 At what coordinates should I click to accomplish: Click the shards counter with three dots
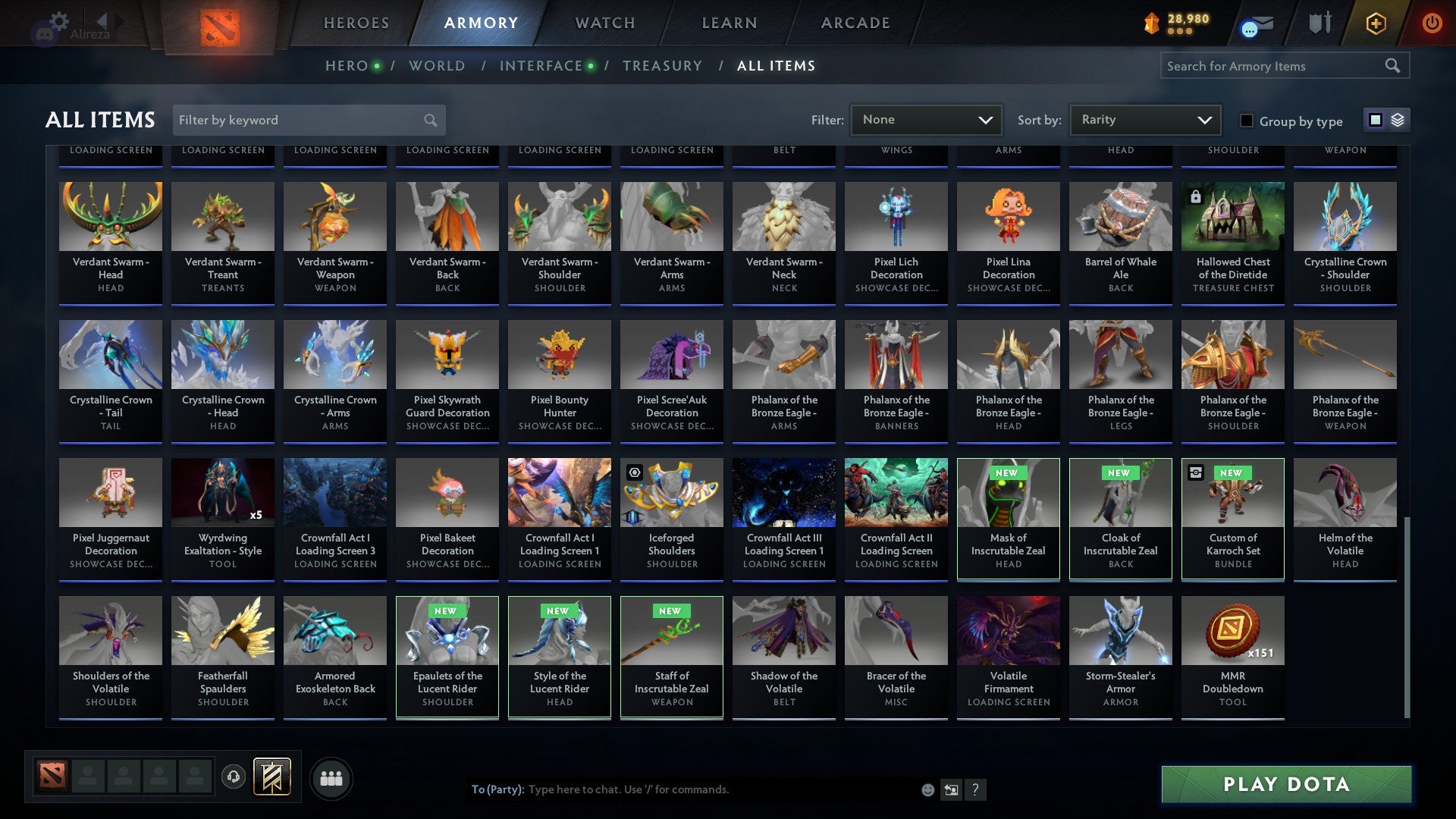(x=1175, y=23)
